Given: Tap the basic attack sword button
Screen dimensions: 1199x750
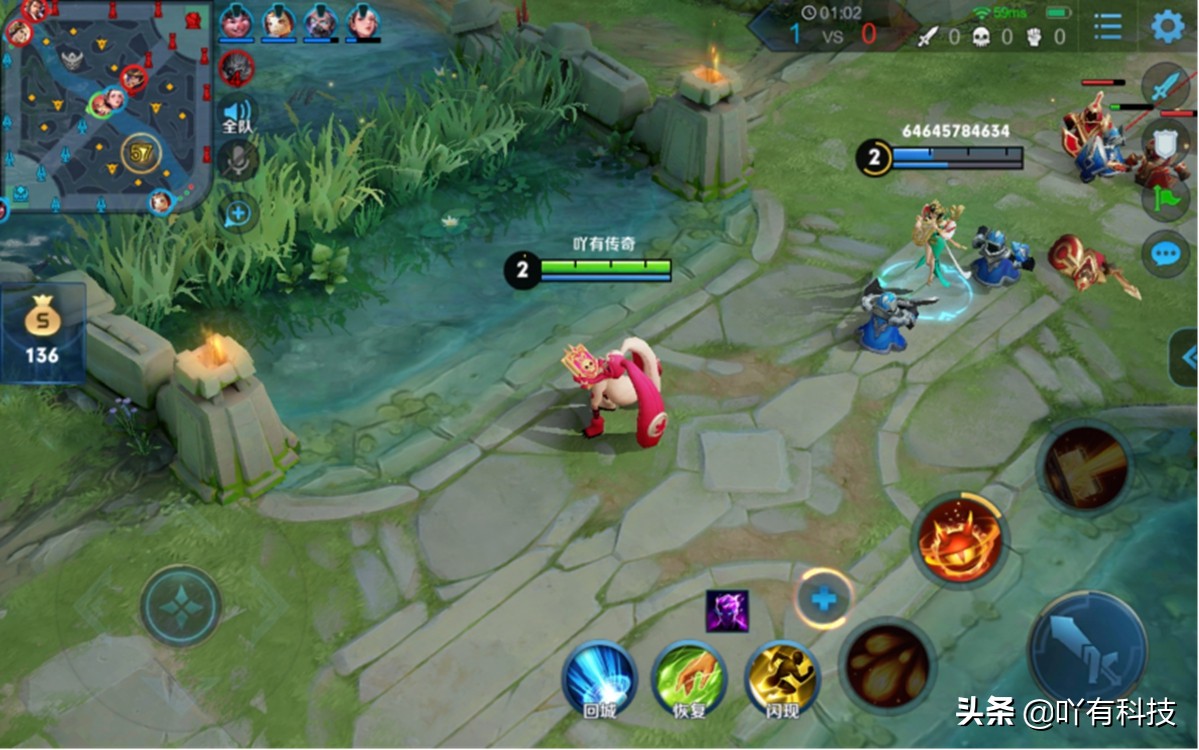Looking at the screenshot, I should click(x=1087, y=645).
